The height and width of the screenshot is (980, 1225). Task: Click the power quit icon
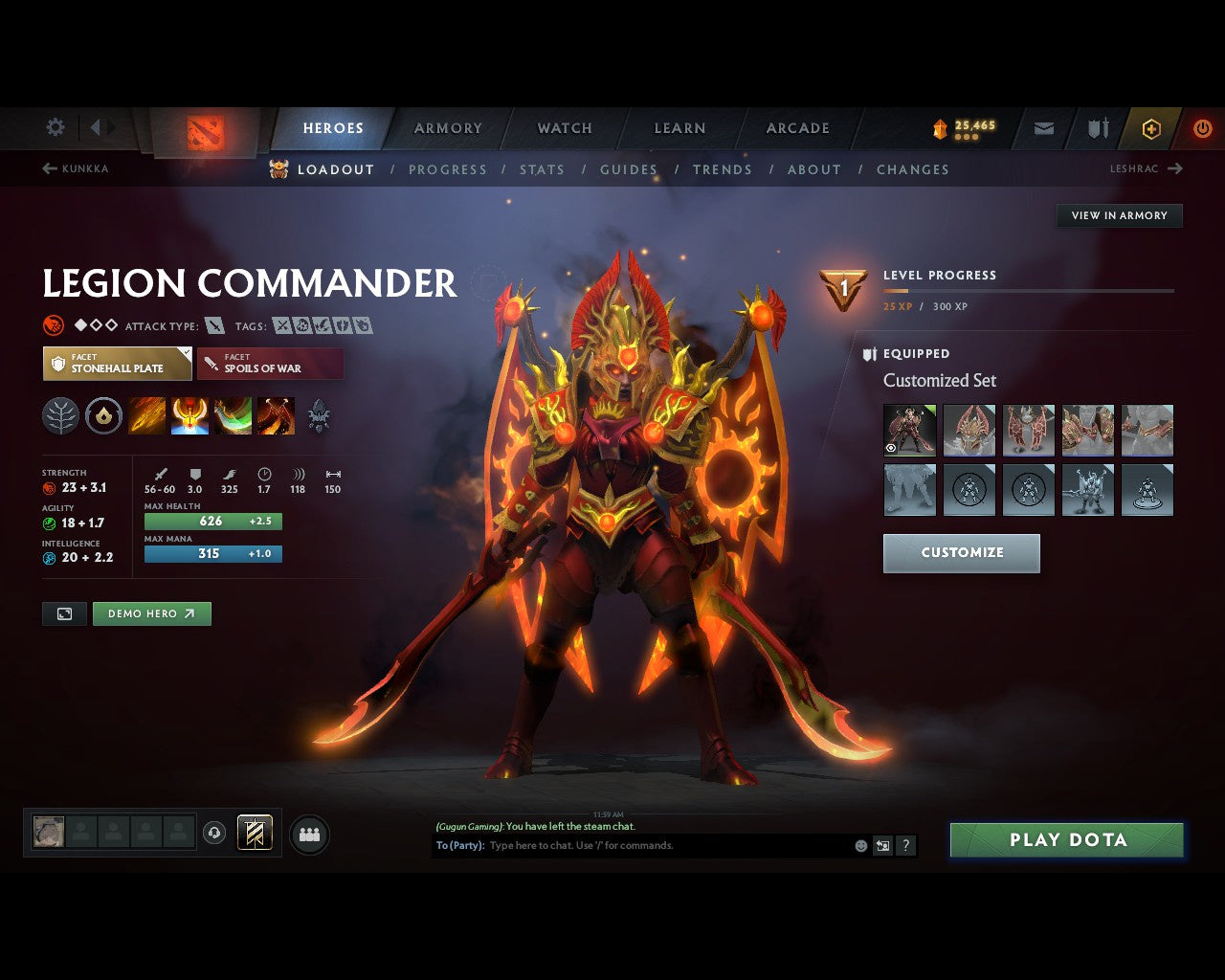1203,127
